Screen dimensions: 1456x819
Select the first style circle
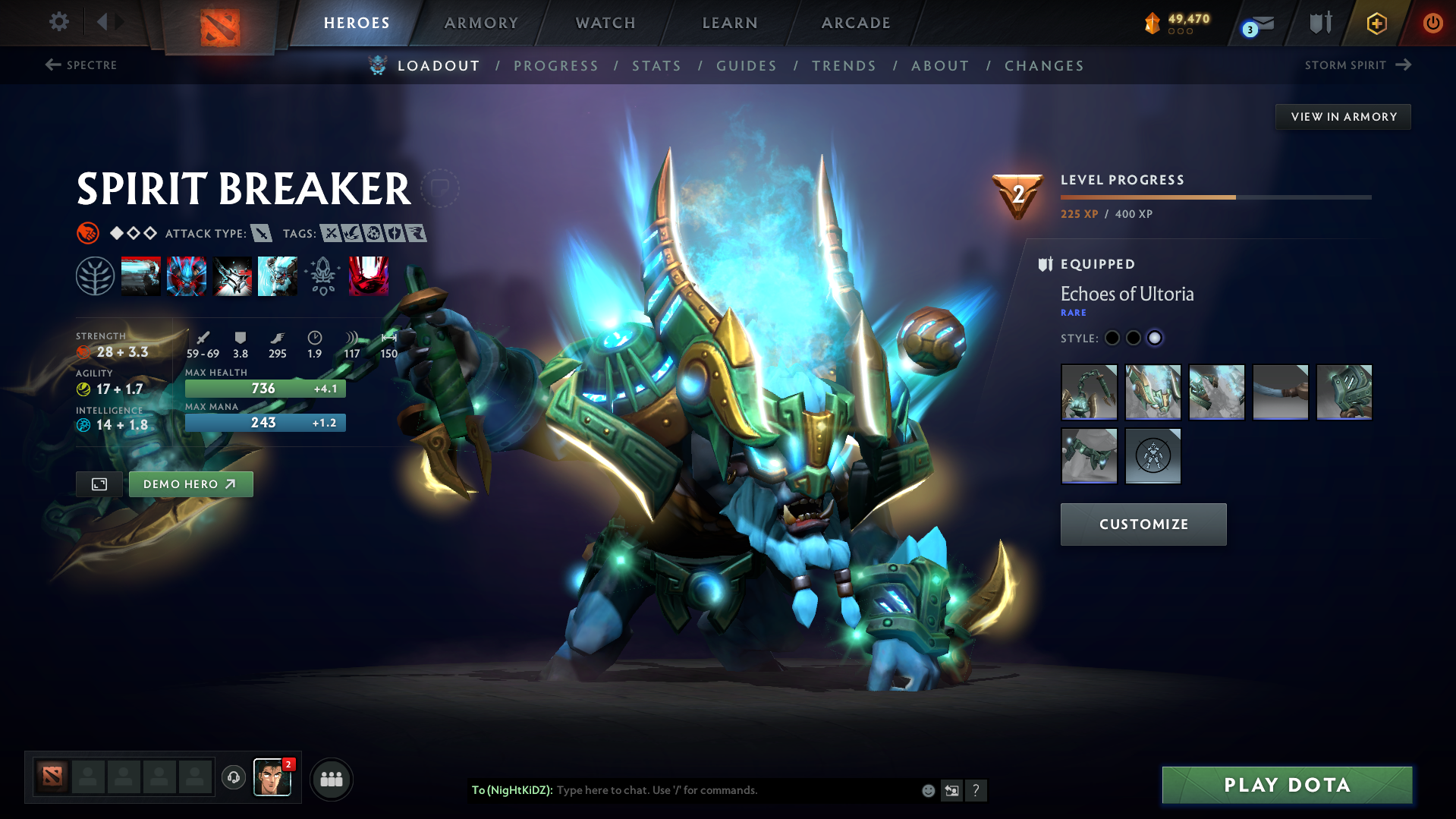[x=1112, y=338]
